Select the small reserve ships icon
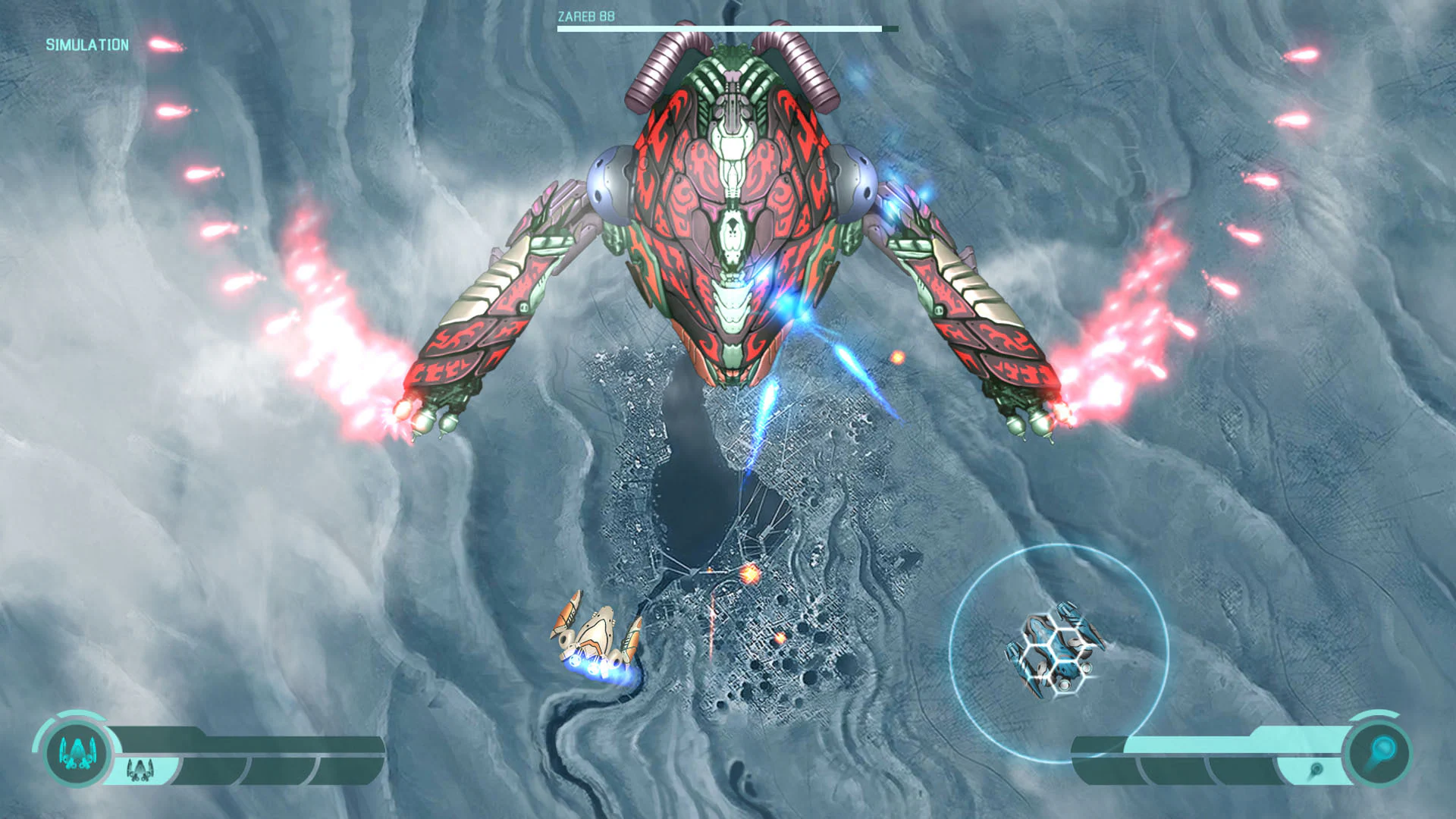The height and width of the screenshot is (819, 1456). (x=140, y=770)
